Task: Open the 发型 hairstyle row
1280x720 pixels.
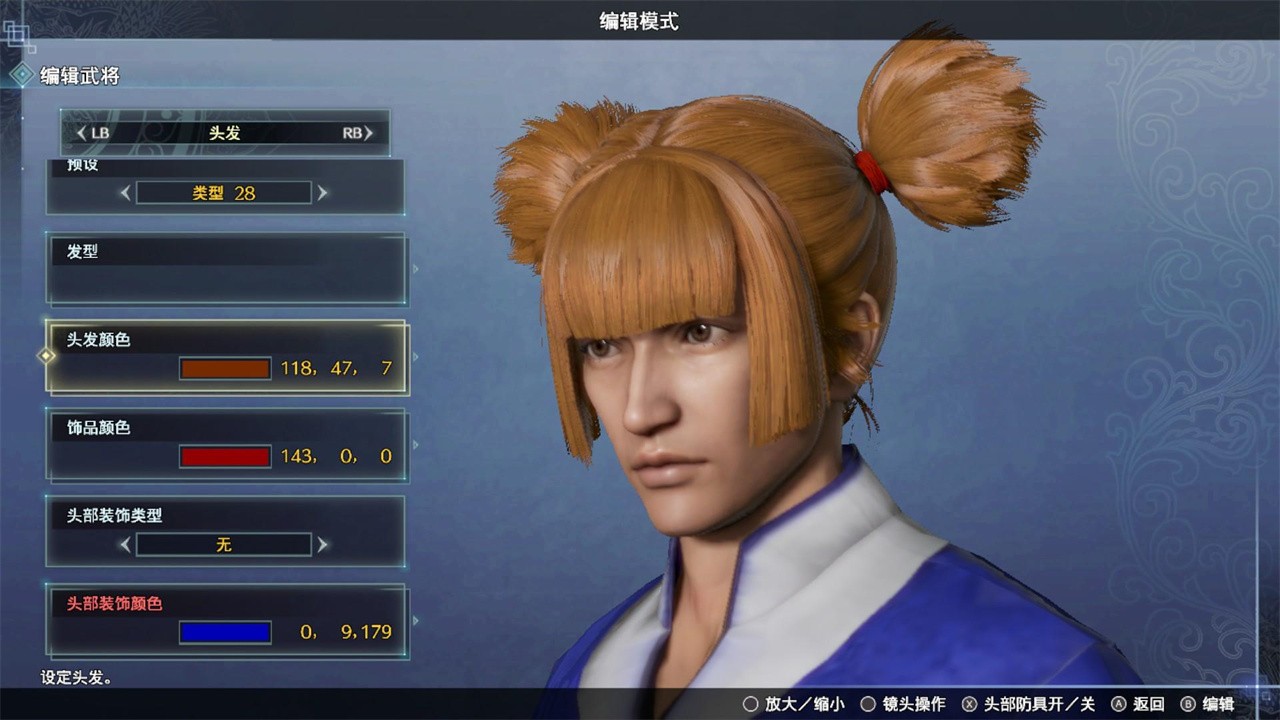Action: [226, 269]
